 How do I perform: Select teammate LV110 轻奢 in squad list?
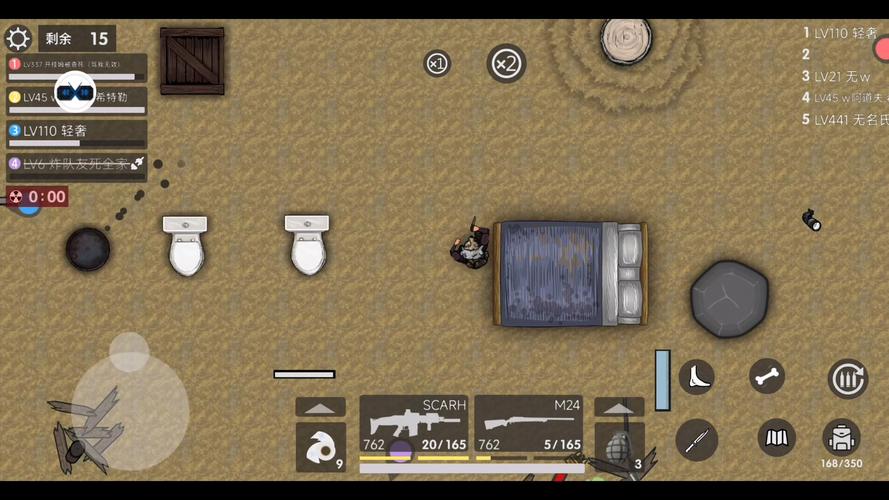coord(77,132)
